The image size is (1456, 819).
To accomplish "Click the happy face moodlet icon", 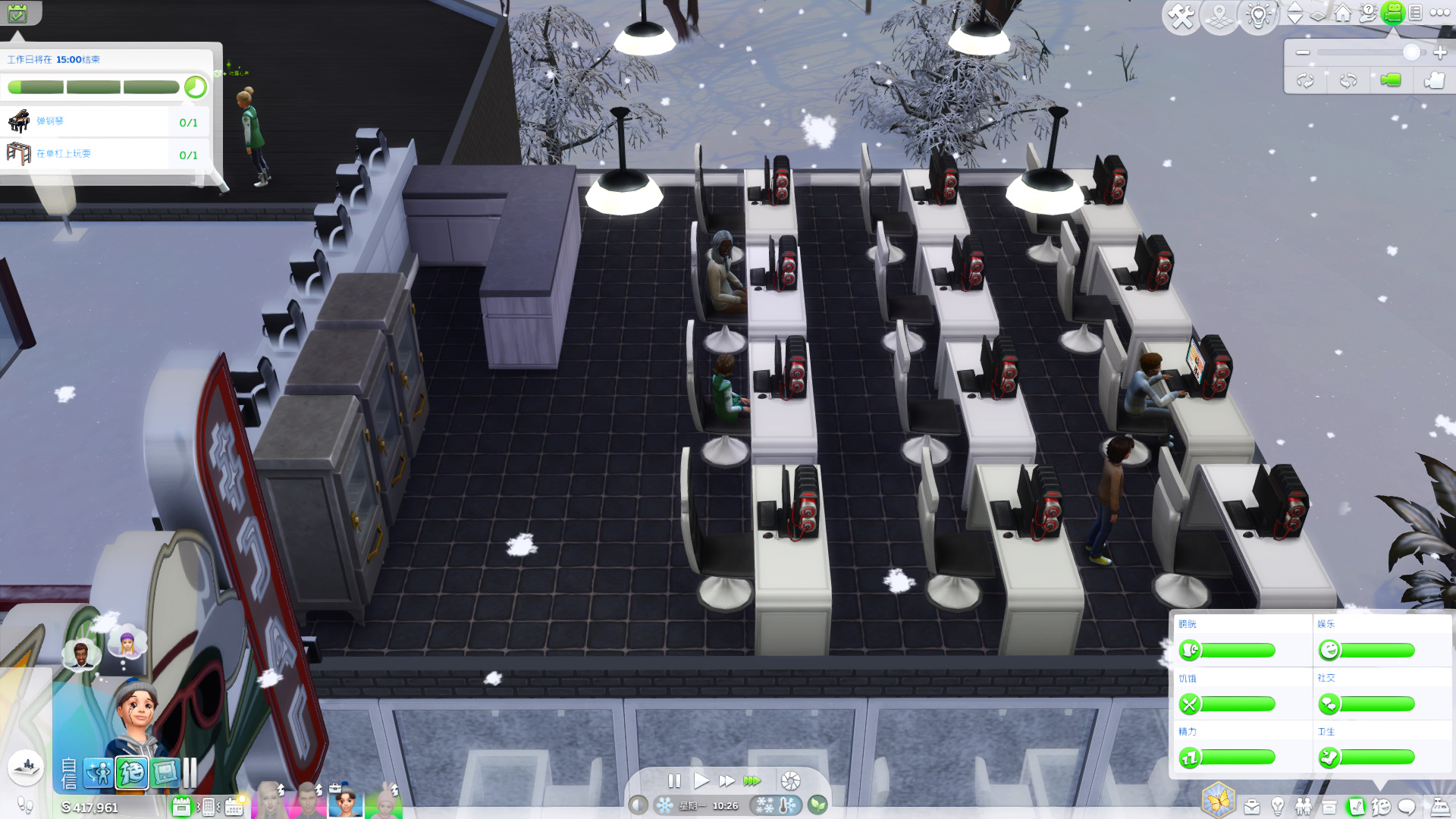I will [x=131, y=773].
